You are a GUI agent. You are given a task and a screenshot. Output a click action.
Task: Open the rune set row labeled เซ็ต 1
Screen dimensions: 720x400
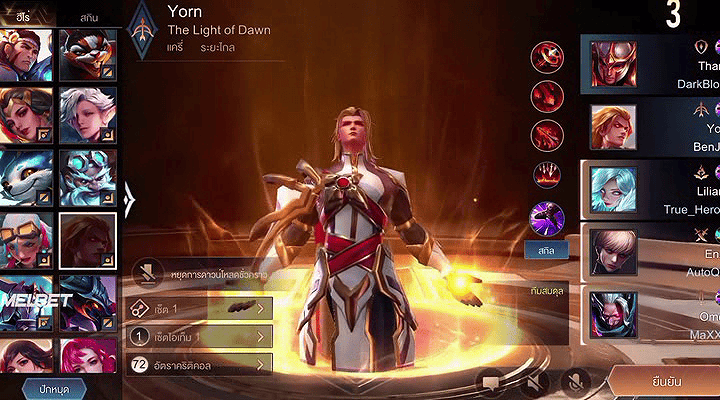point(202,309)
